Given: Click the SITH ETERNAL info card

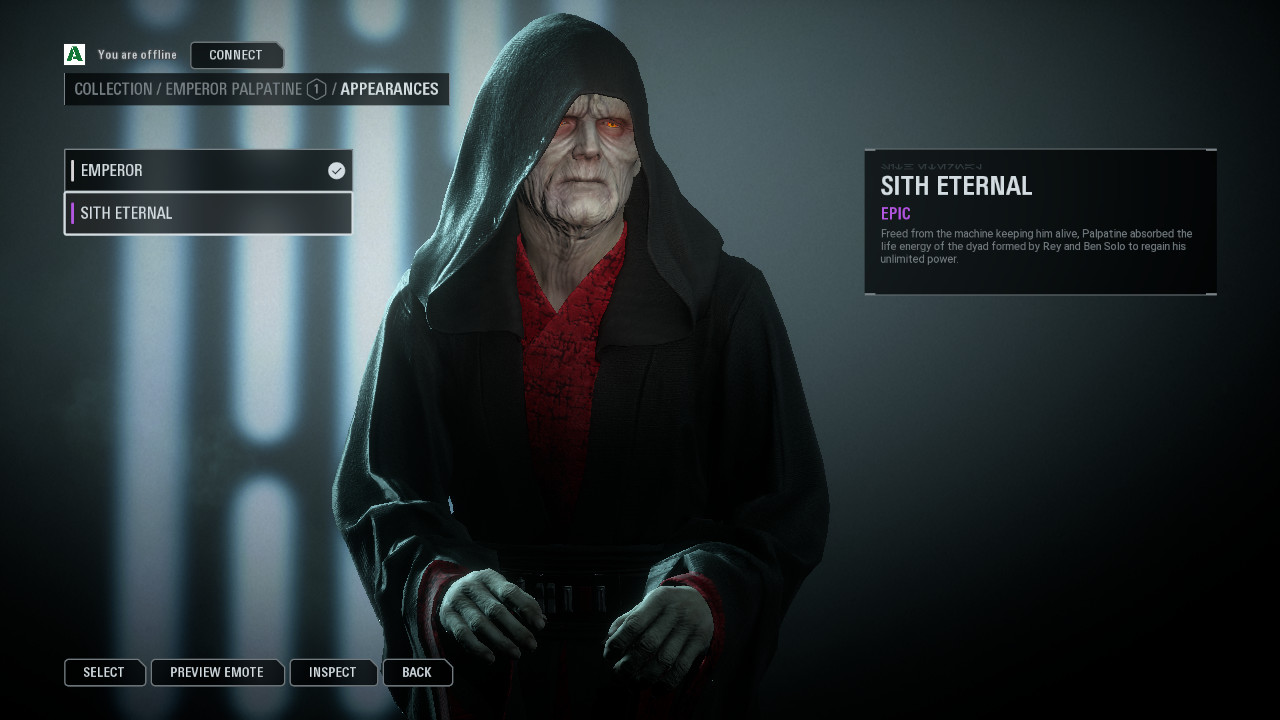Looking at the screenshot, I should tap(1040, 220).
